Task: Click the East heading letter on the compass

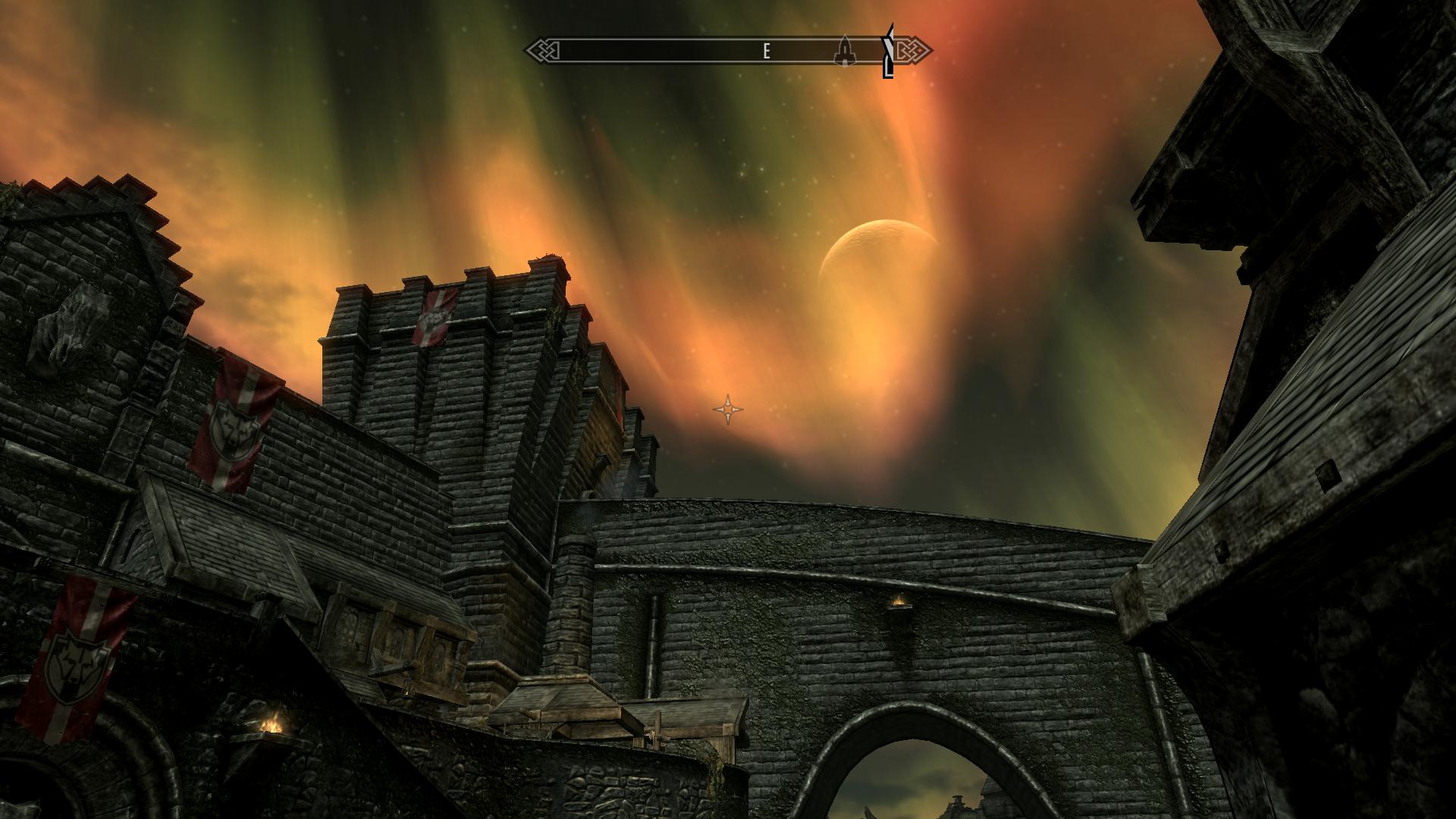Action: pyautogui.click(x=767, y=52)
